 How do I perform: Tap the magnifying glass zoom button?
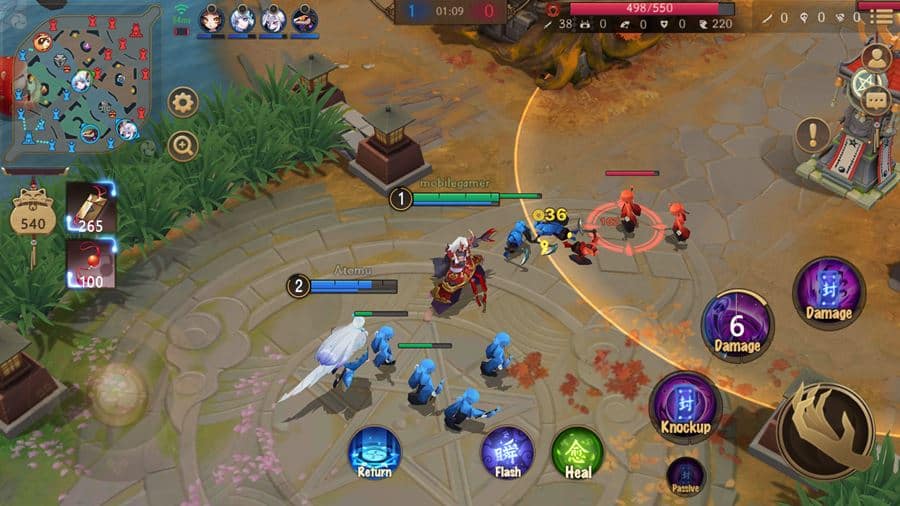(x=183, y=146)
